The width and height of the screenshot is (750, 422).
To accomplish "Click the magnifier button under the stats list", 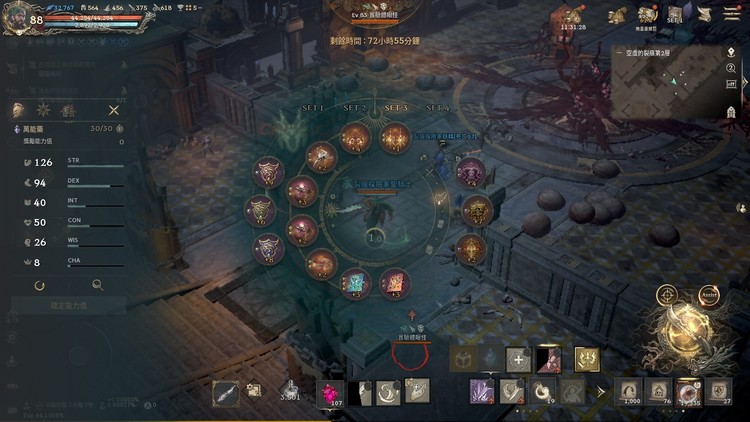I will 97,285.
